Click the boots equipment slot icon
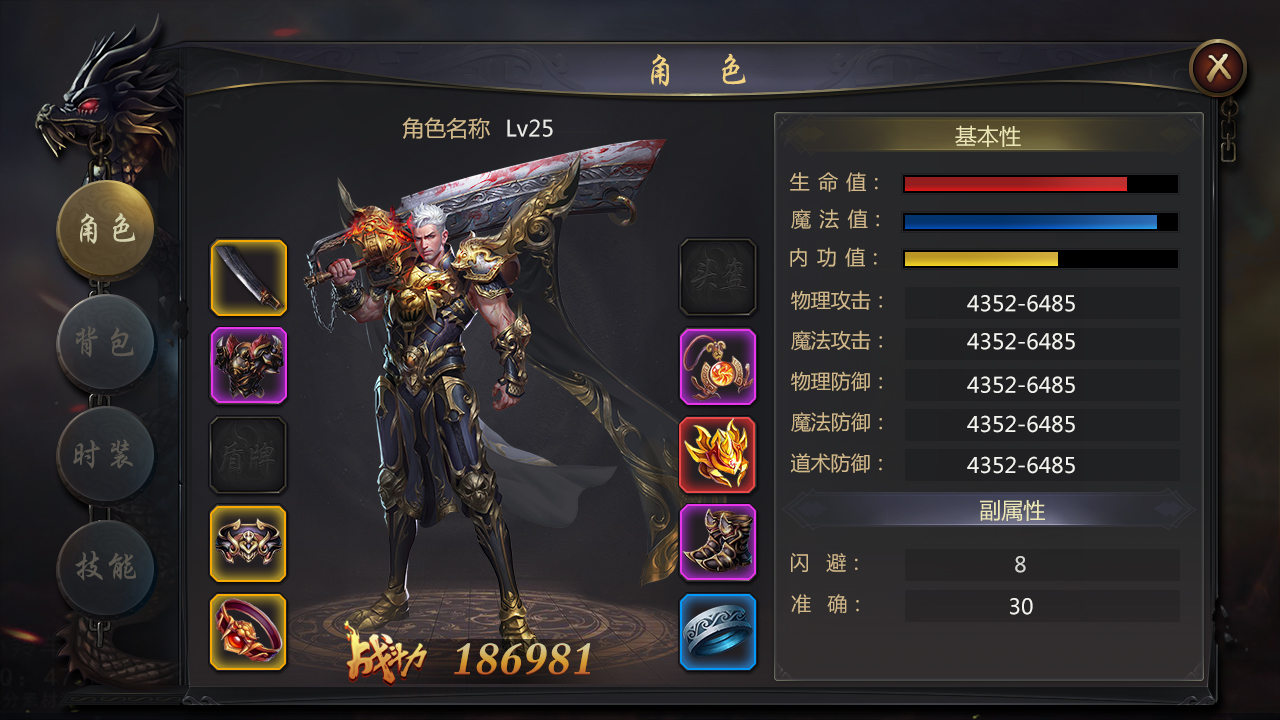 [x=717, y=543]
